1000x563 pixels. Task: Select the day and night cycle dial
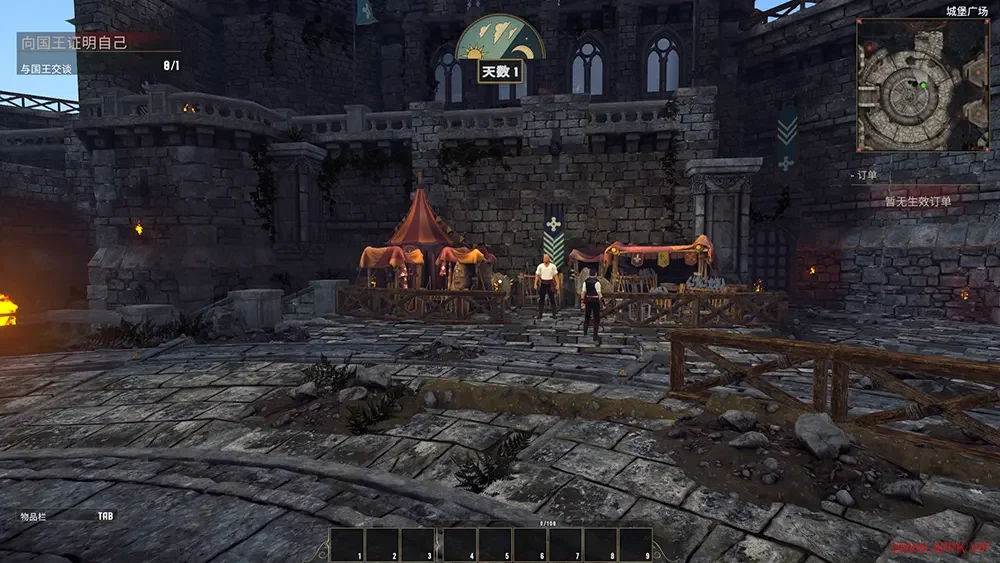(500, 40)
